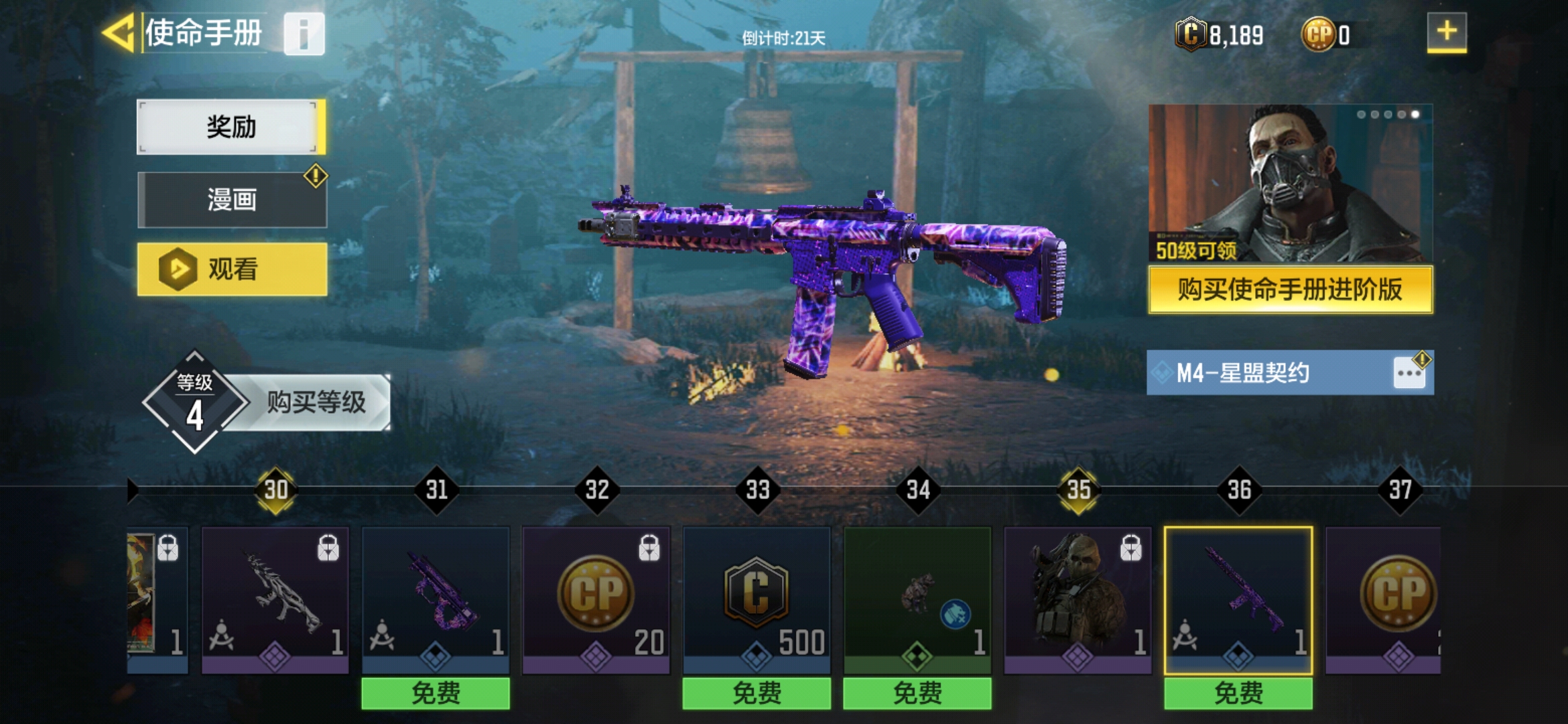Open the battle pass info button
The width and height of the screenshot is (1568, 724).
304,34
